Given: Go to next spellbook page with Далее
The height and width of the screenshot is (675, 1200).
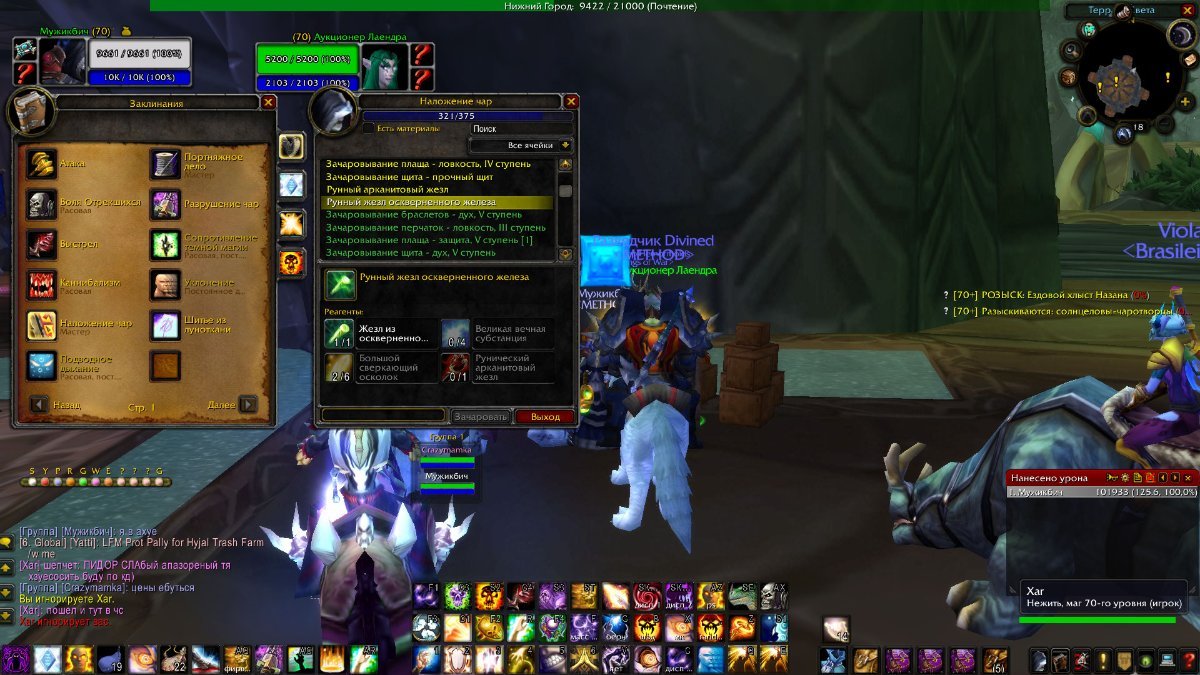Looking at the screenshot, I should (247, 405).
